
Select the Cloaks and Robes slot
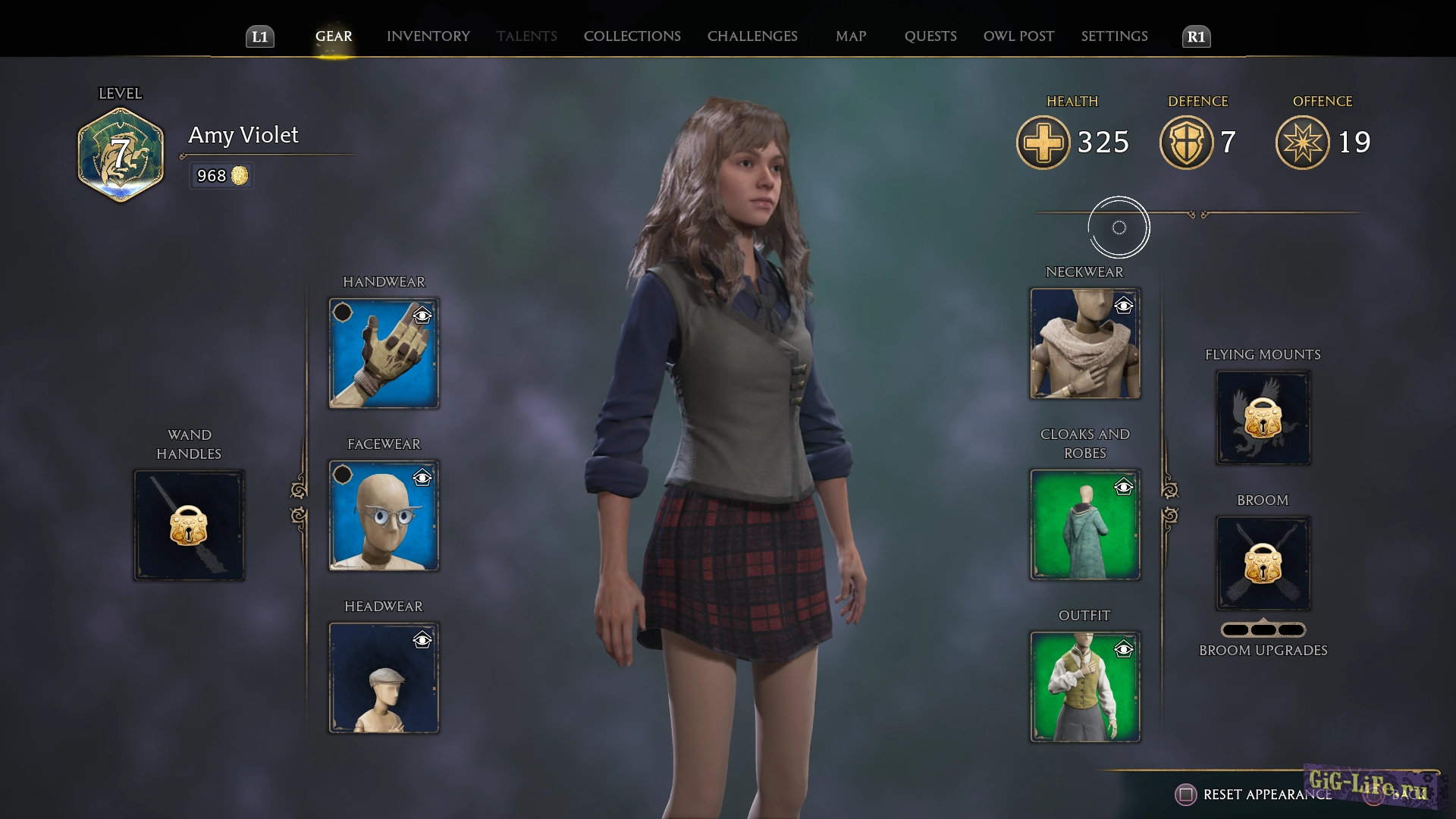1084,525
